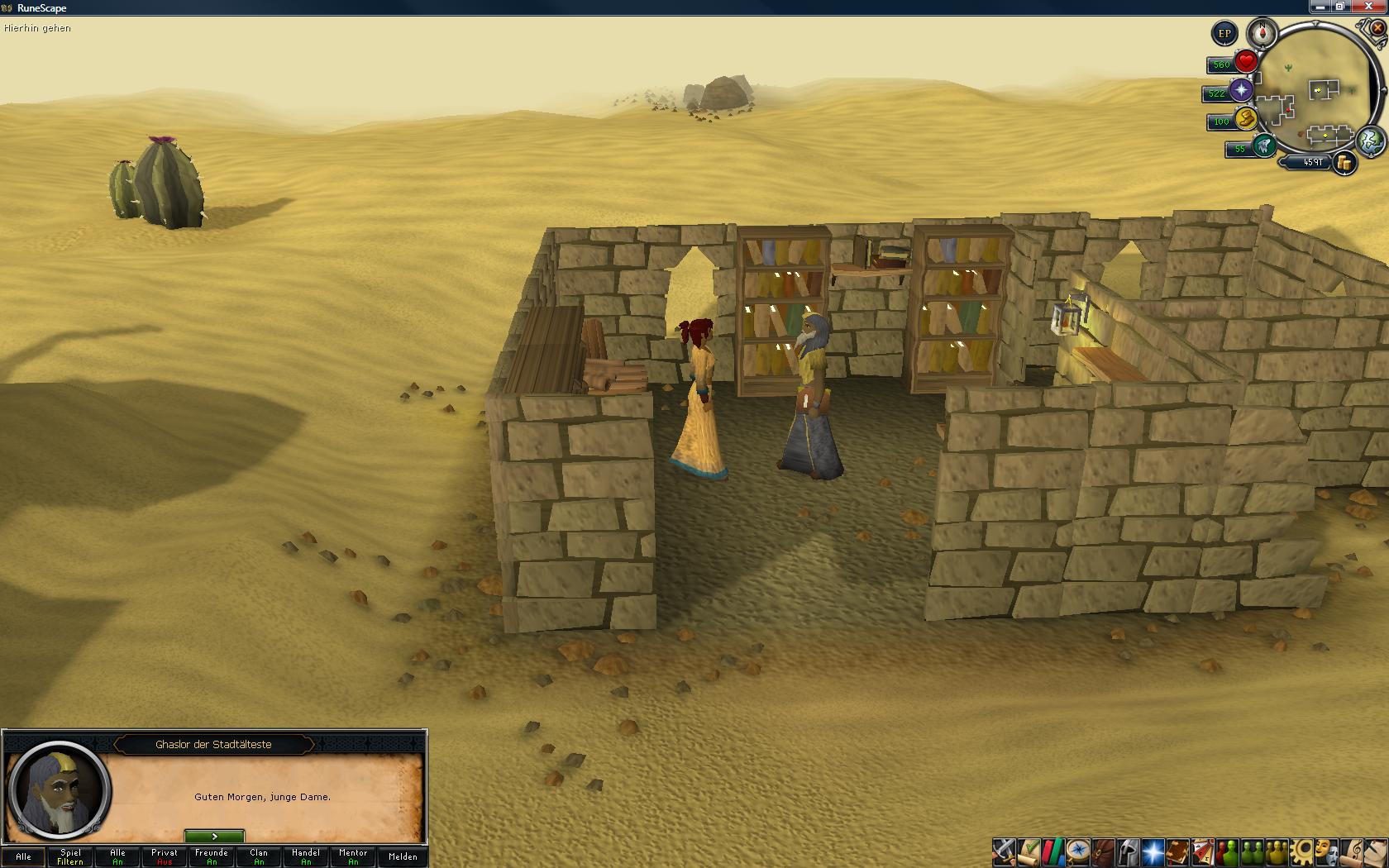Choose the Handel chat tab

click(306, 856)
